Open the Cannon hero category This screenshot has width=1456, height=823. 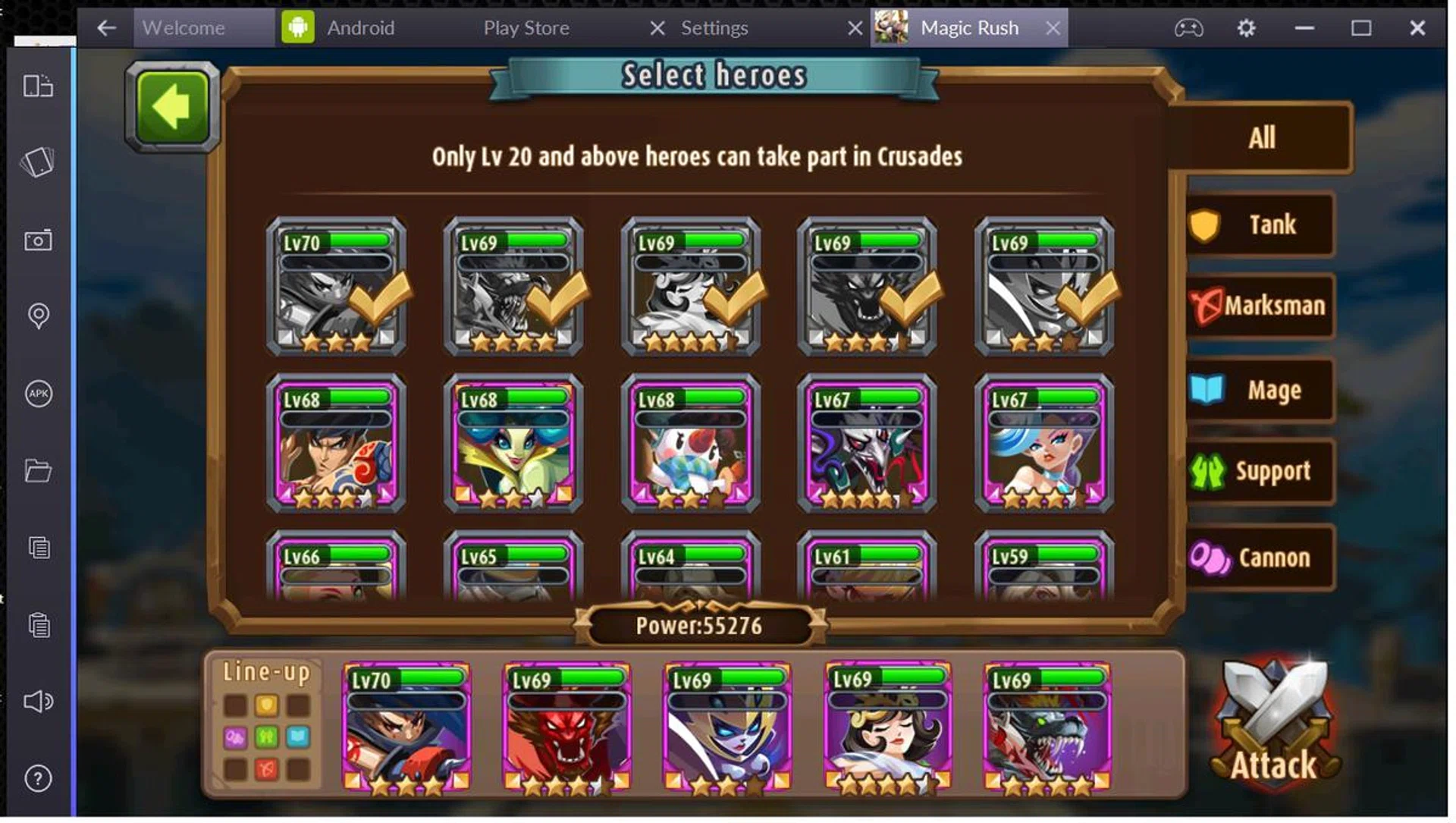pyautogui.click(x=1260, y=558)
